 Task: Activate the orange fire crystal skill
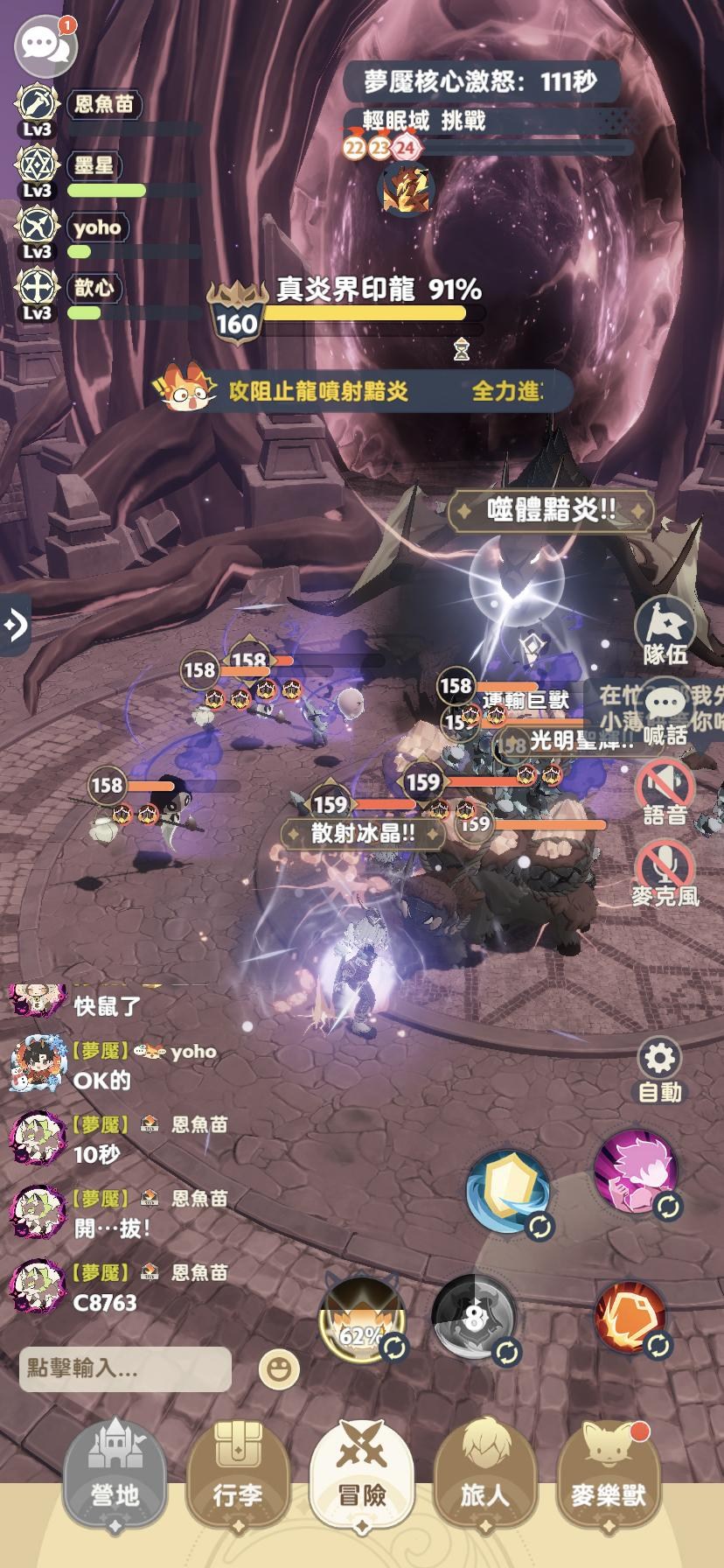pyautogui.click(x=630, y=1317)
